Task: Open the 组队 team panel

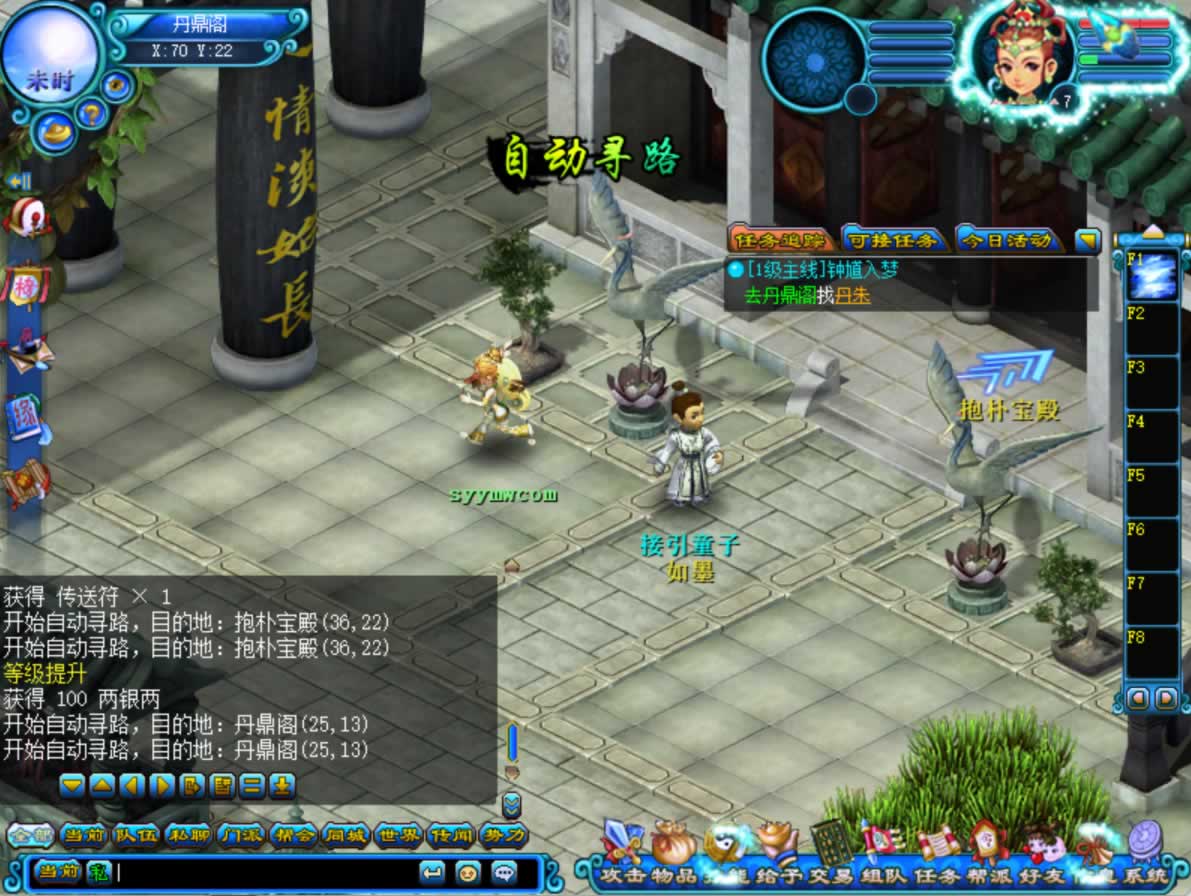Action: tap(882, 848)
